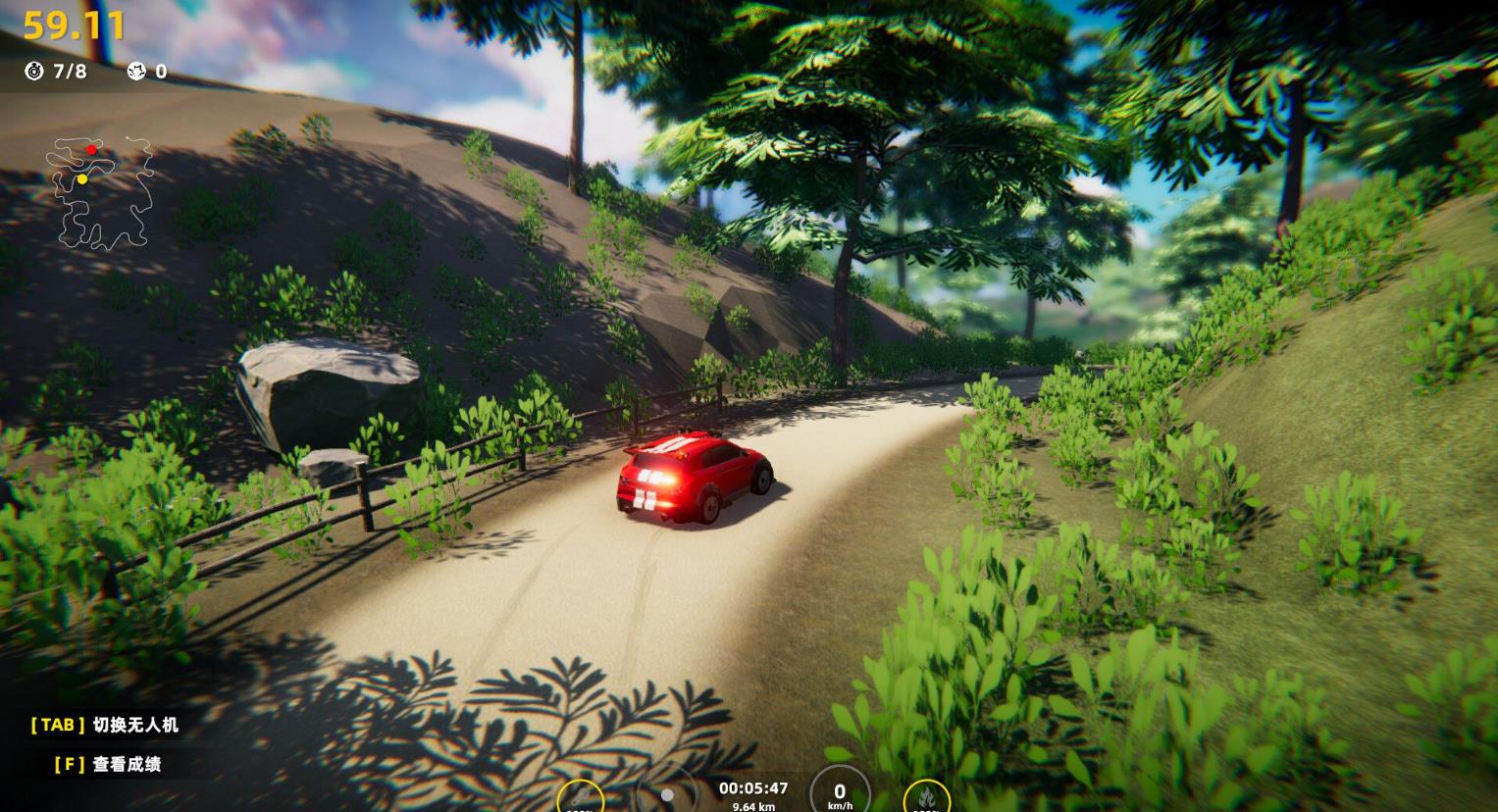The width and height of the screenshot is (1498, 812).
Task: Click the flame boost gauge icon
Action: [x=926, y=796]
